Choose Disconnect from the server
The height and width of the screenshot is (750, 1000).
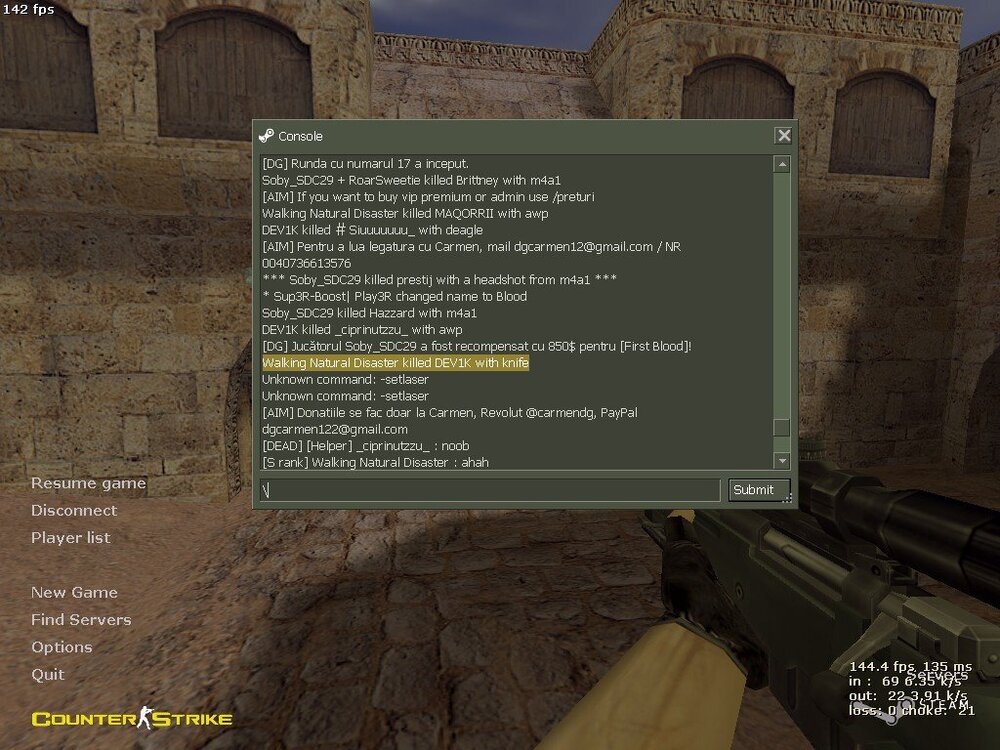[74, 510]
